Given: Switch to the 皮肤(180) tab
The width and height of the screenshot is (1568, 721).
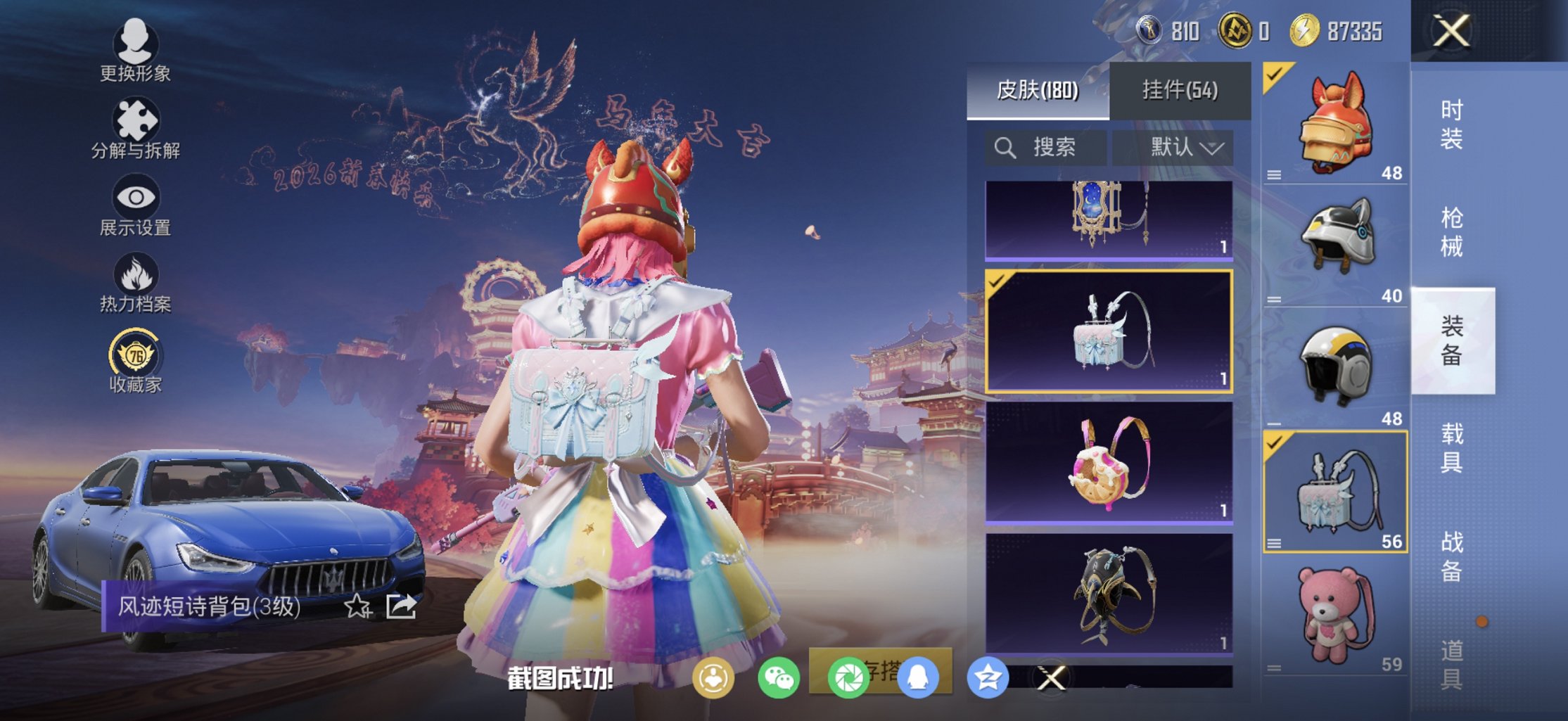Looking at the screenshot, I should pyautogui.click(x=1038, y=90).
